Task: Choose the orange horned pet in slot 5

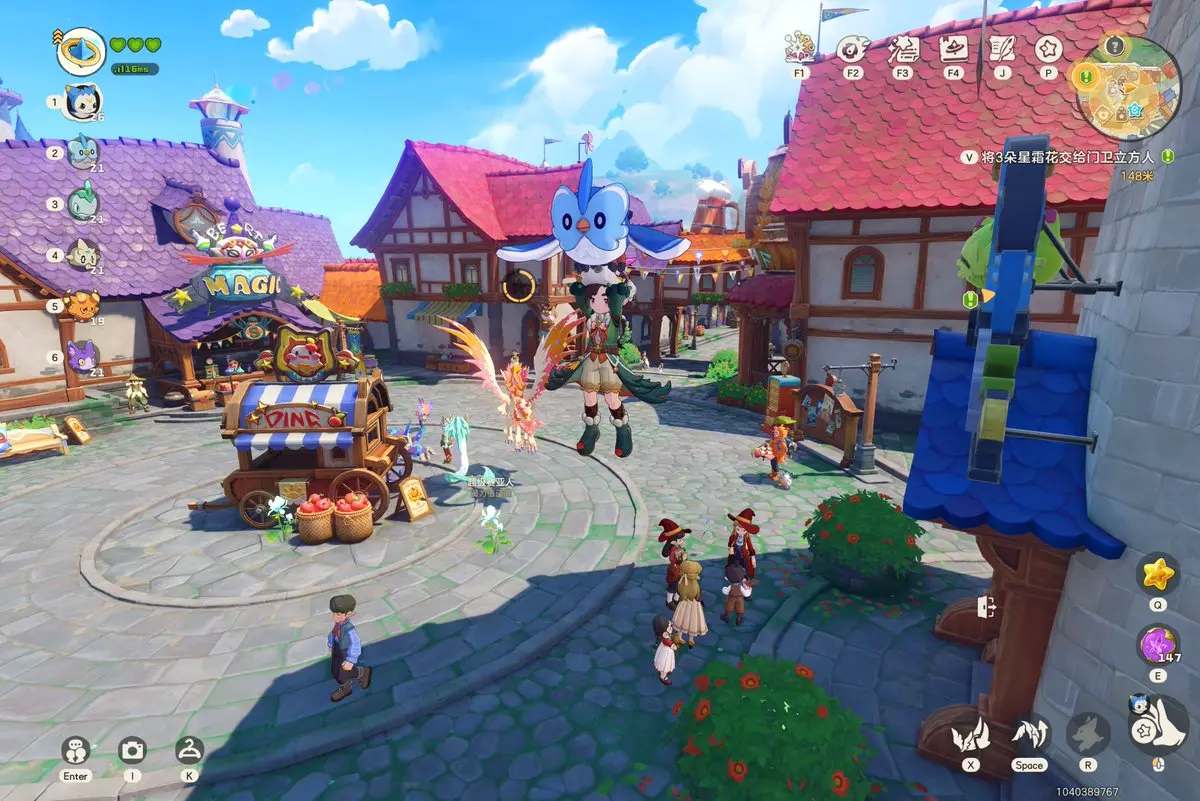Action: click(82, 304)
